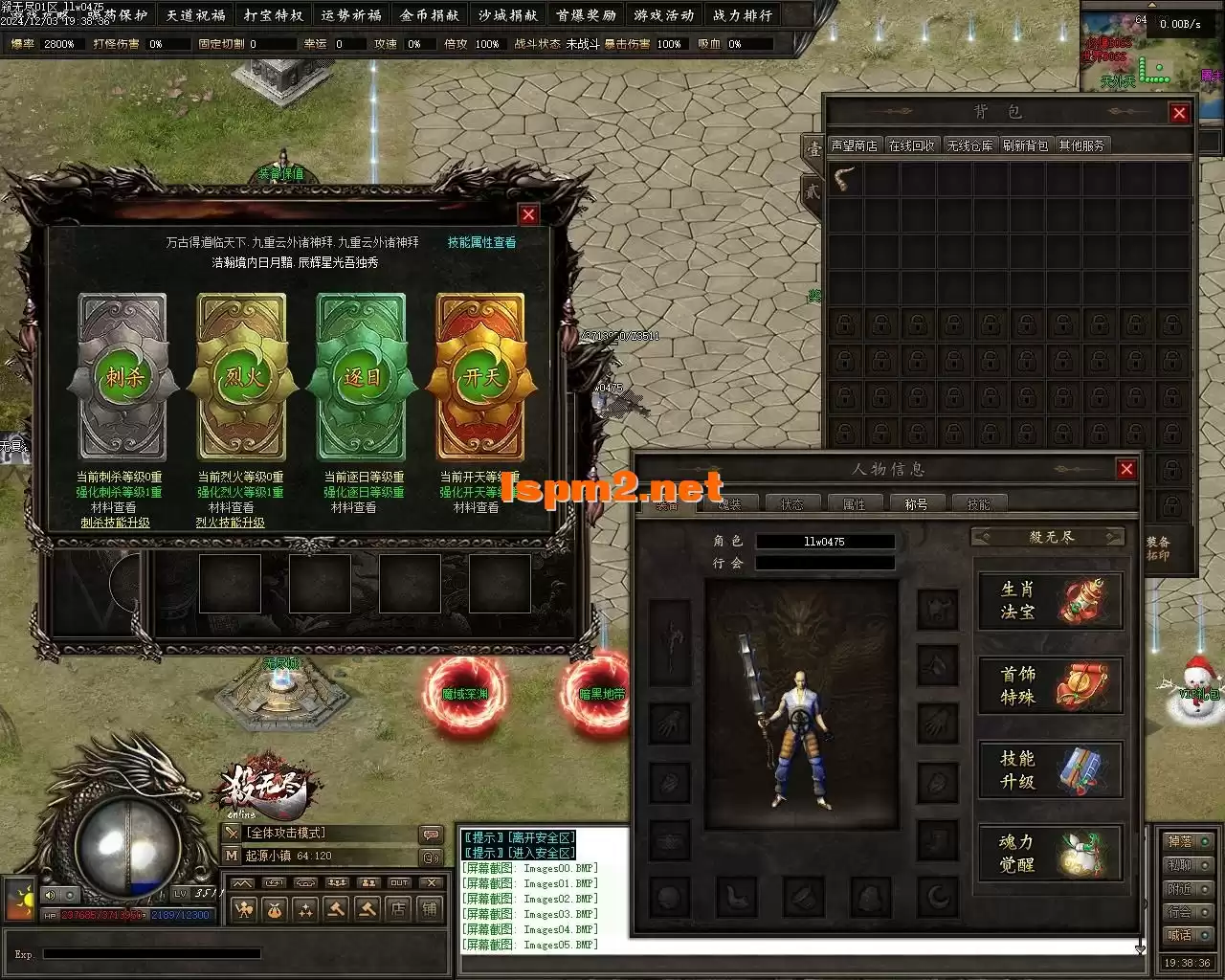Viewport: 1225px width, 980px height.
Task: Open 生肖法宝 zodiac treasure panel
Action: [1050, 601]
